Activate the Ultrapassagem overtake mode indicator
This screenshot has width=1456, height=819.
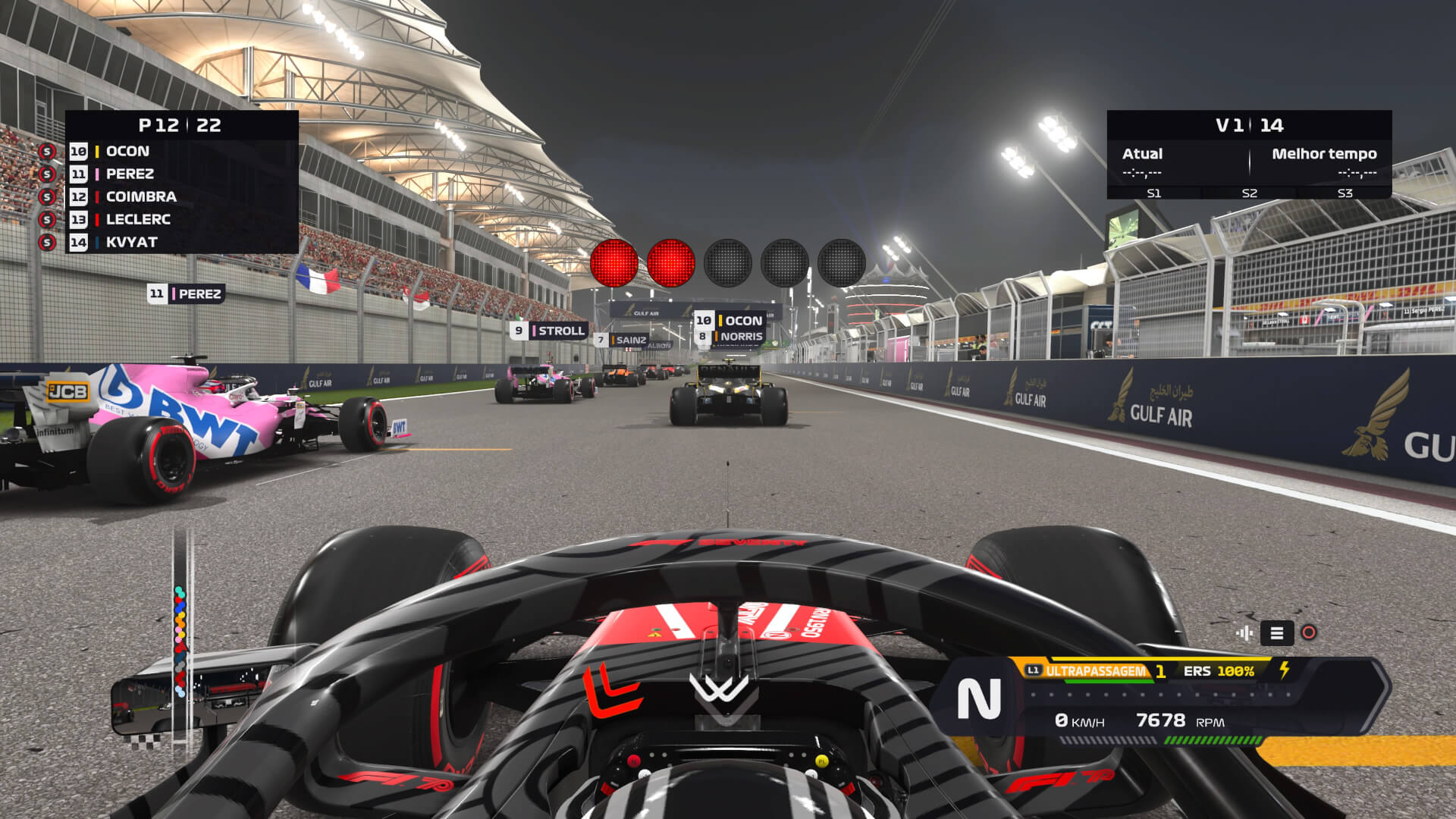[1095, 671]
